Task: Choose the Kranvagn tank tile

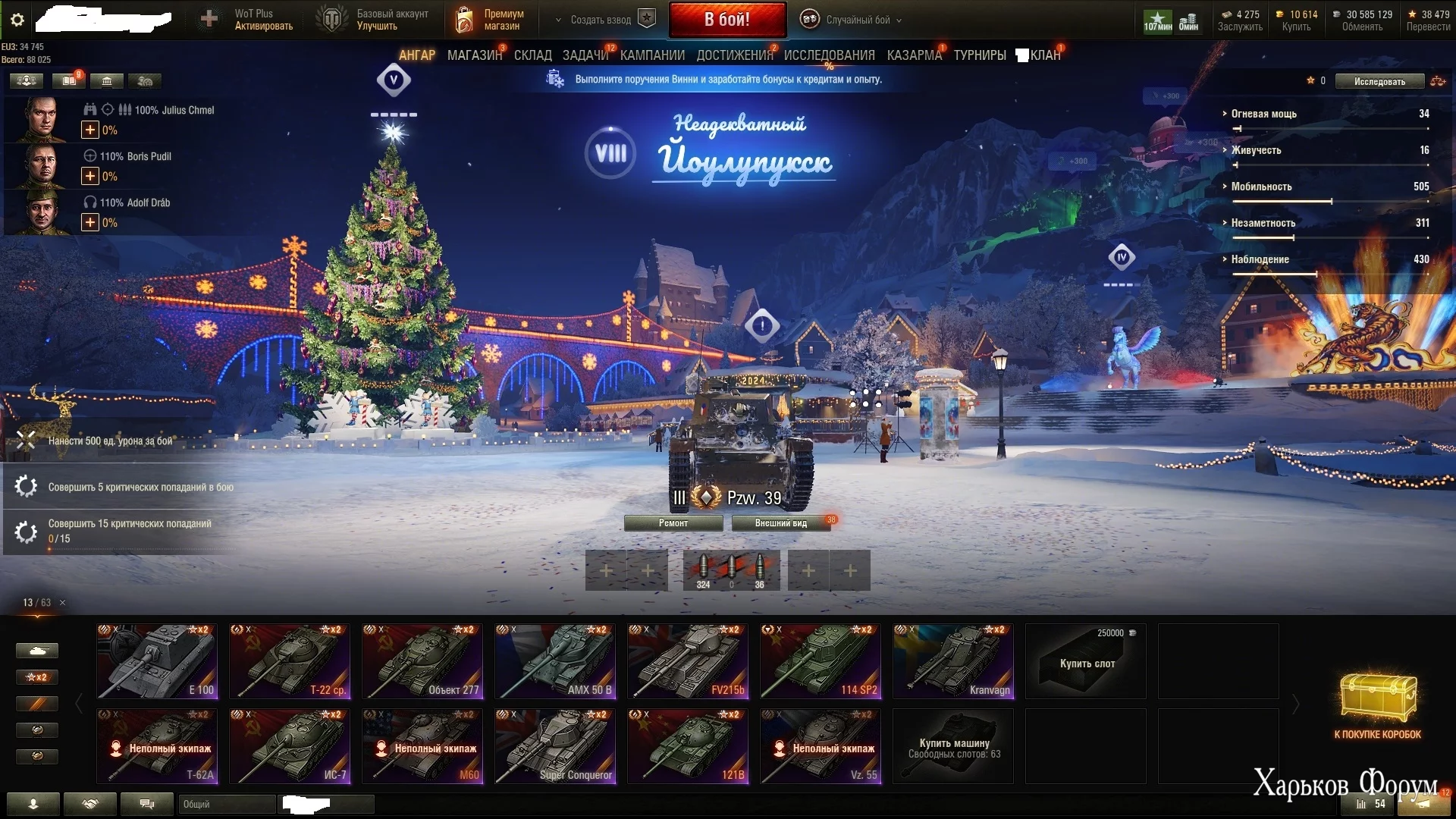Action: pyautogui.click(x=953, y=661)
